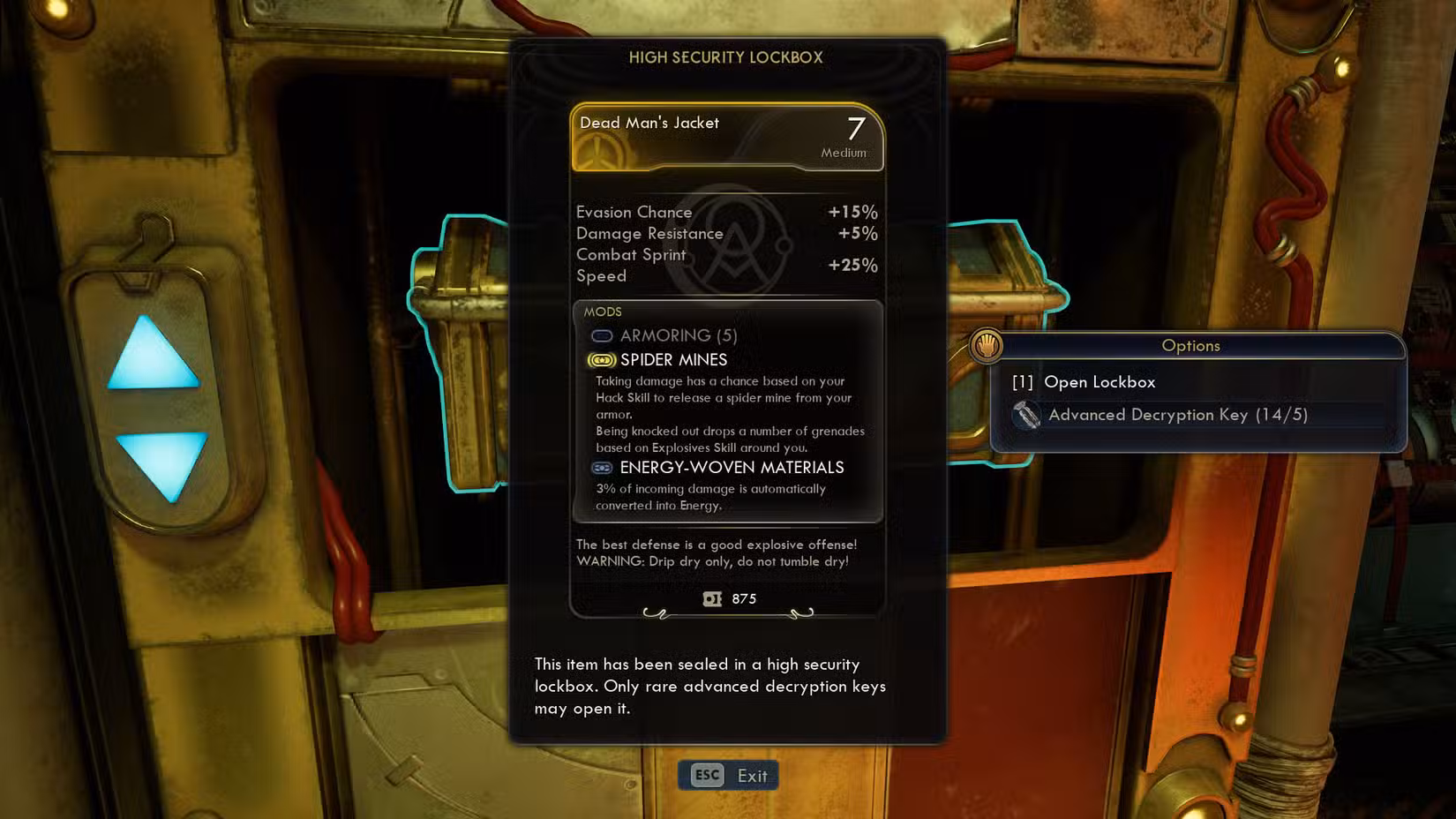Select the HIGH SECURITY LOCKBOX title
Image resolution: width=1456 pixels, height=819 pixels.
(x=725, y=57)
